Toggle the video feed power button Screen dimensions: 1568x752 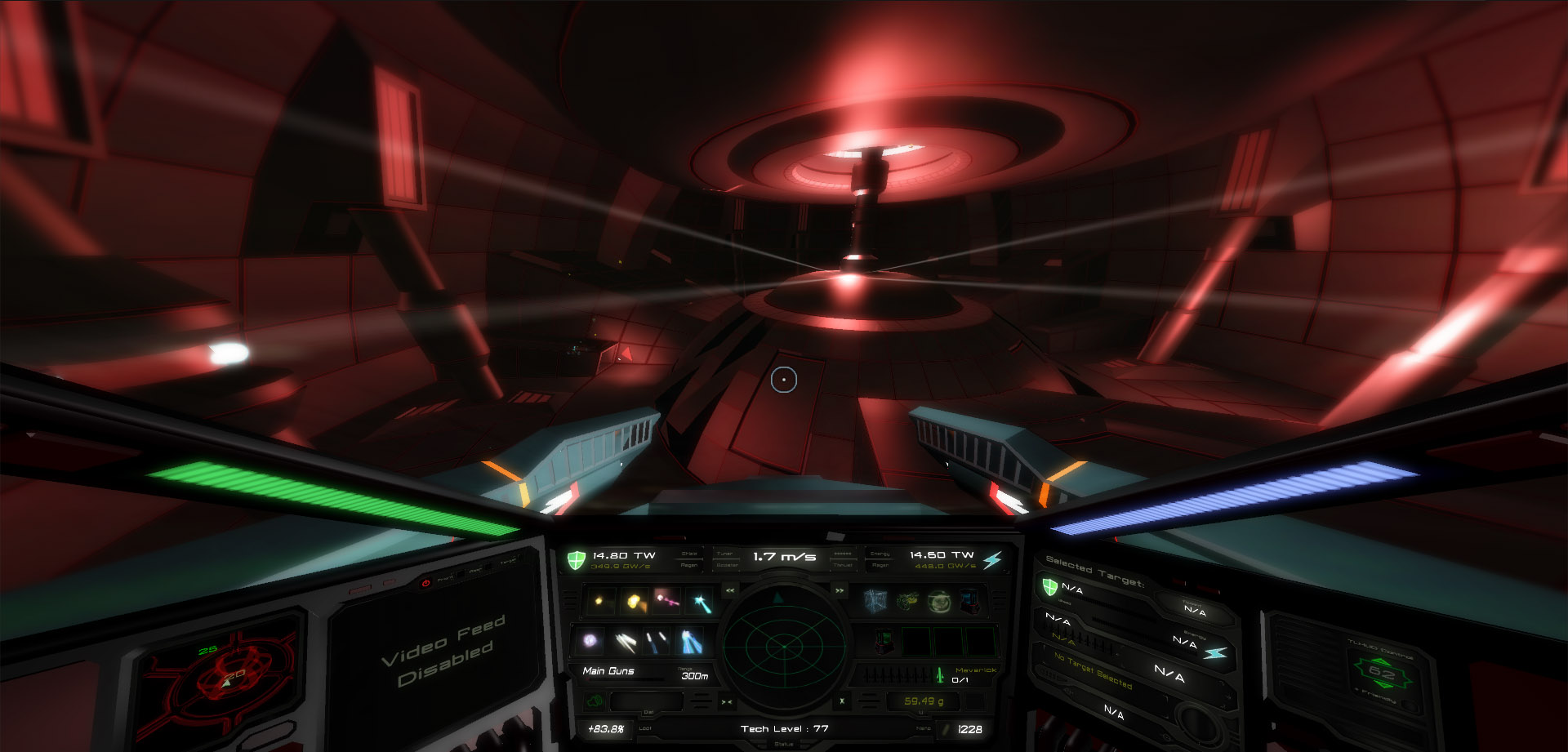pos(425,583)
